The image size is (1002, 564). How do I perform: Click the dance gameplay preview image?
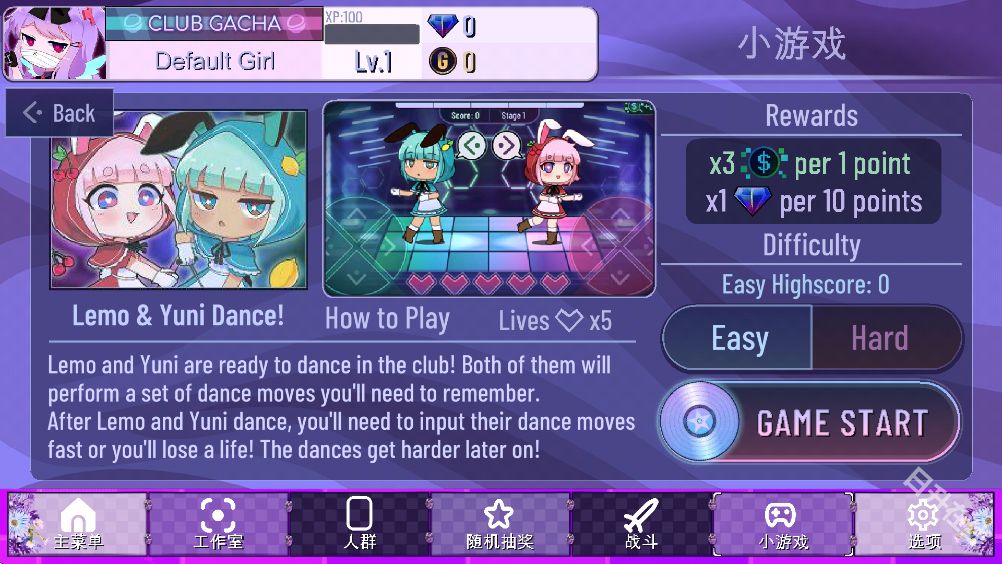tap(489, 198)
